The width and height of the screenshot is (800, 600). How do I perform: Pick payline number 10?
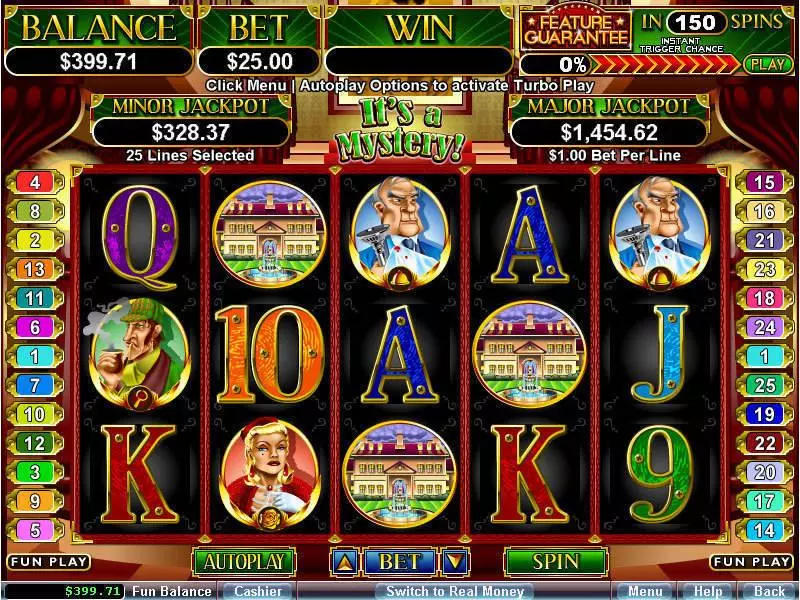tap(35, 414)
